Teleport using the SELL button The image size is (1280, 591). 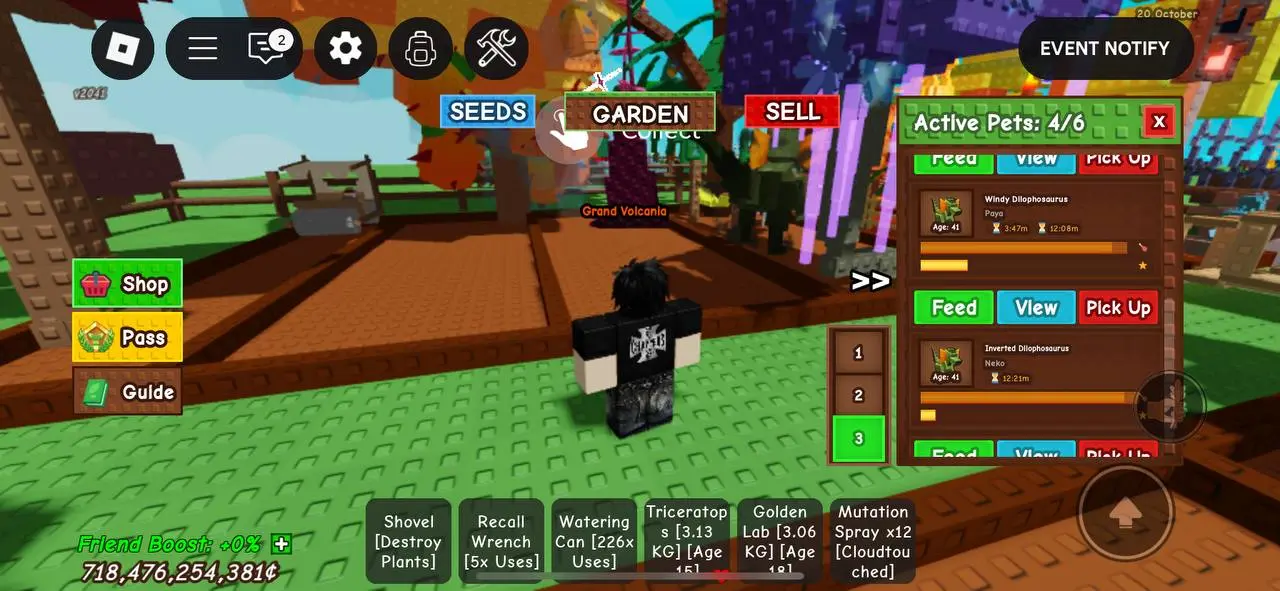pyautogui.click(x=792, y=111)
